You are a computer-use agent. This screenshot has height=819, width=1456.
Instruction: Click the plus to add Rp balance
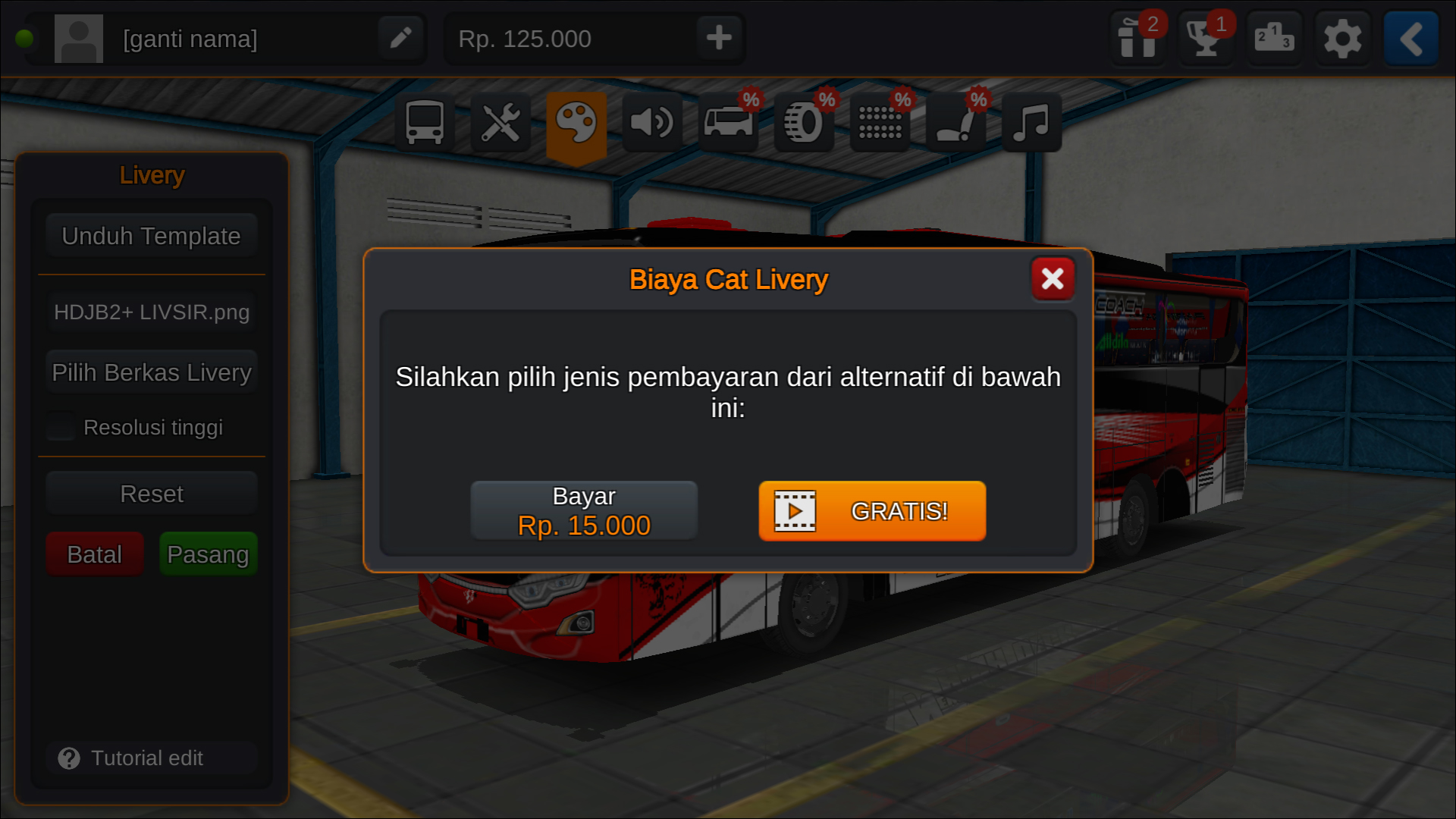pos(718,38)
